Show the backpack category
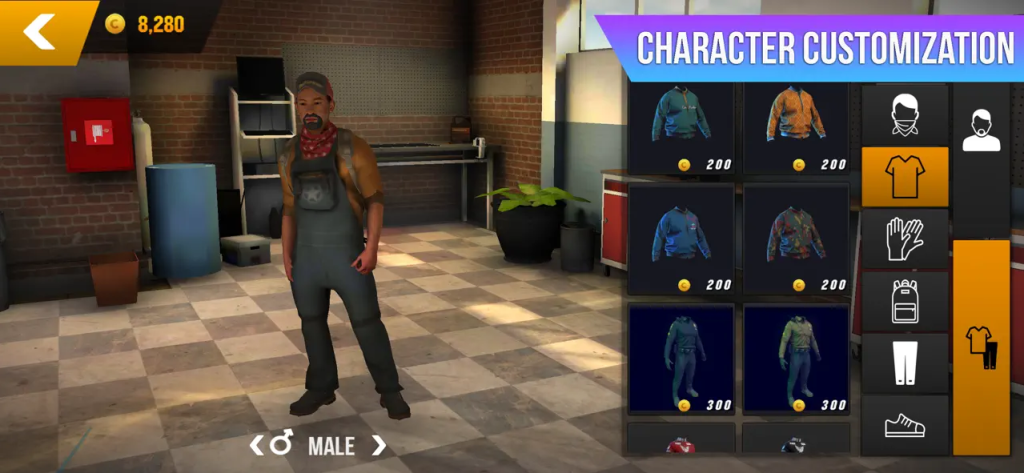Screen dimensions: 1024x473 pyautogui.click(x=904, y=301)
